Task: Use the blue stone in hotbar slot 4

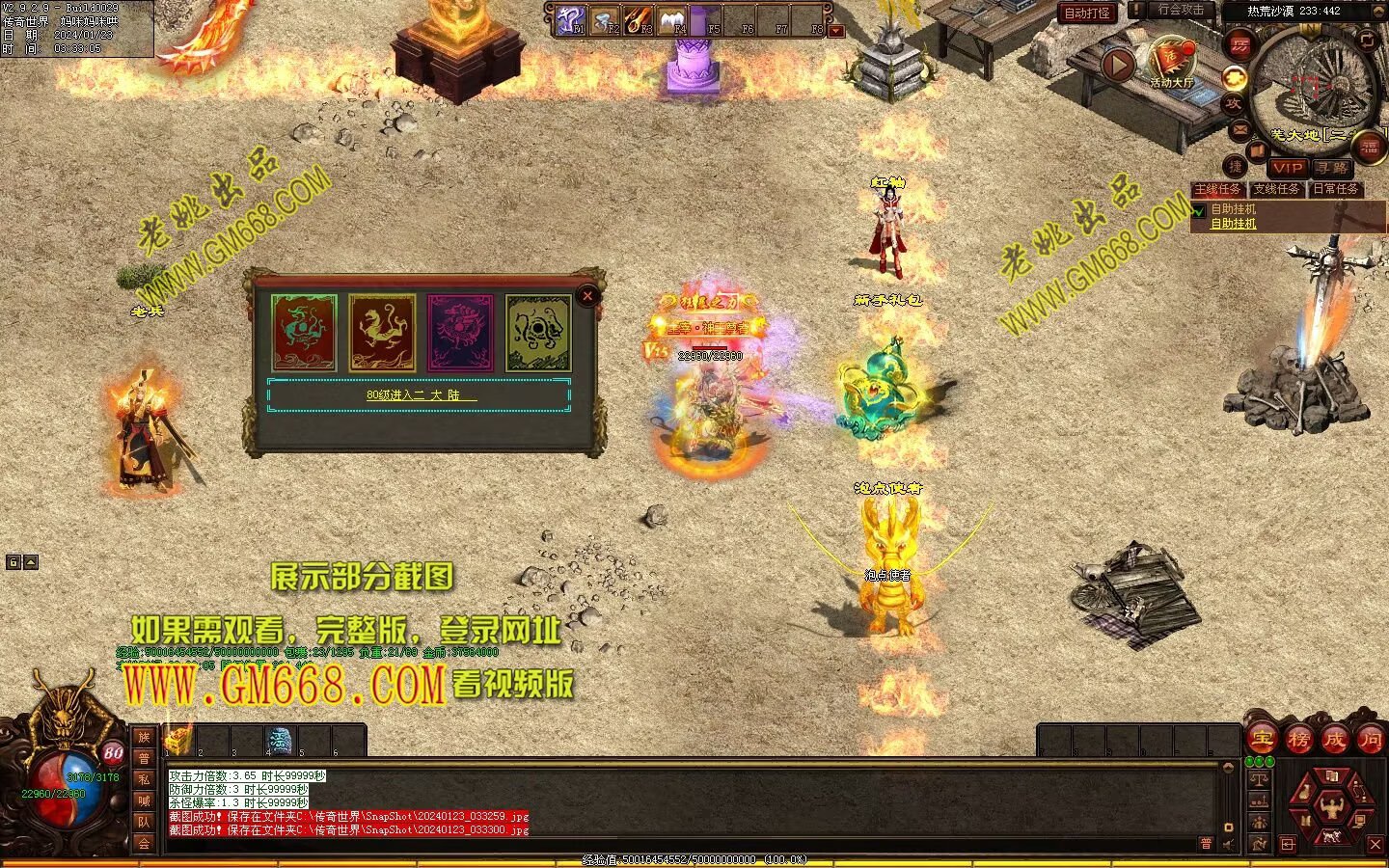Action: pyautogui.click(x=280, y=741)
